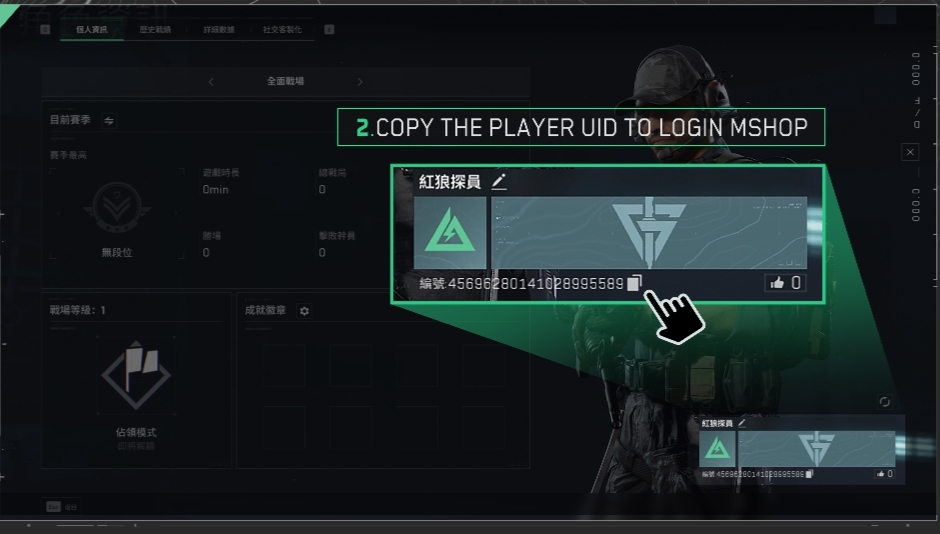
Task: Close the profile with the X button
Action: point(909,152)
